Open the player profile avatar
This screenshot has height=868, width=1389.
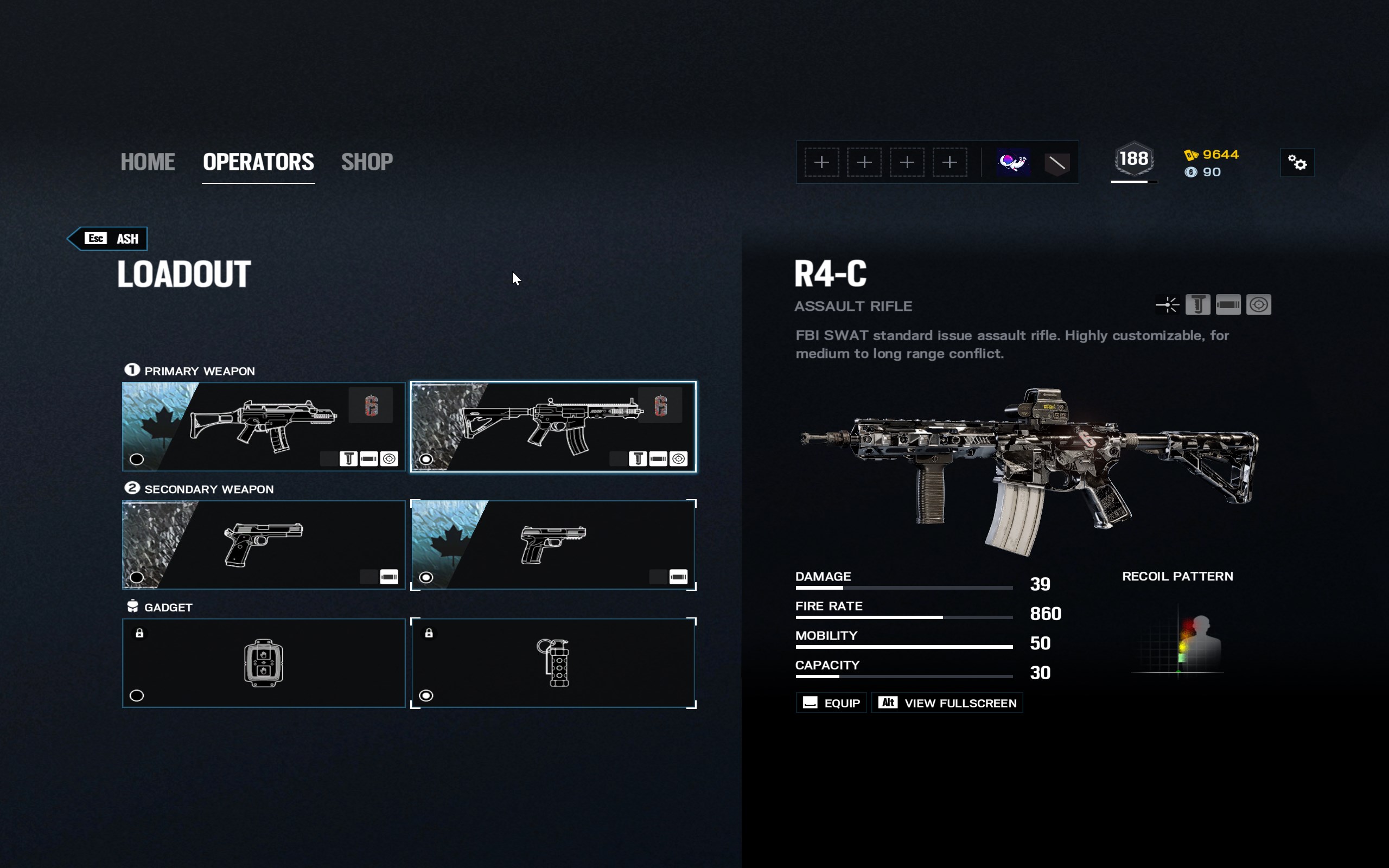point(1013,162)
